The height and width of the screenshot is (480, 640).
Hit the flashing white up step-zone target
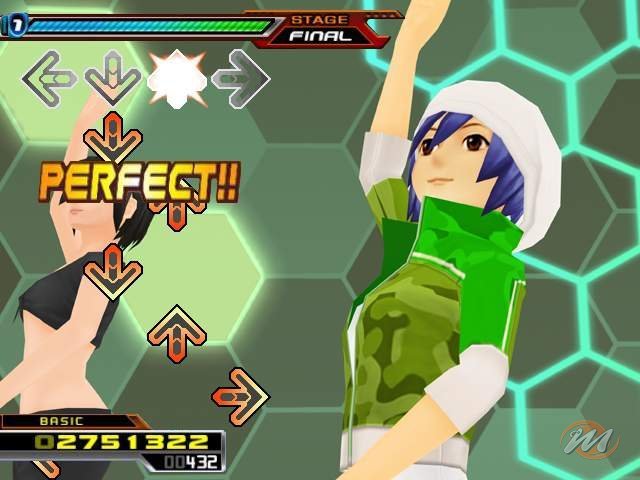coord(177,77)
